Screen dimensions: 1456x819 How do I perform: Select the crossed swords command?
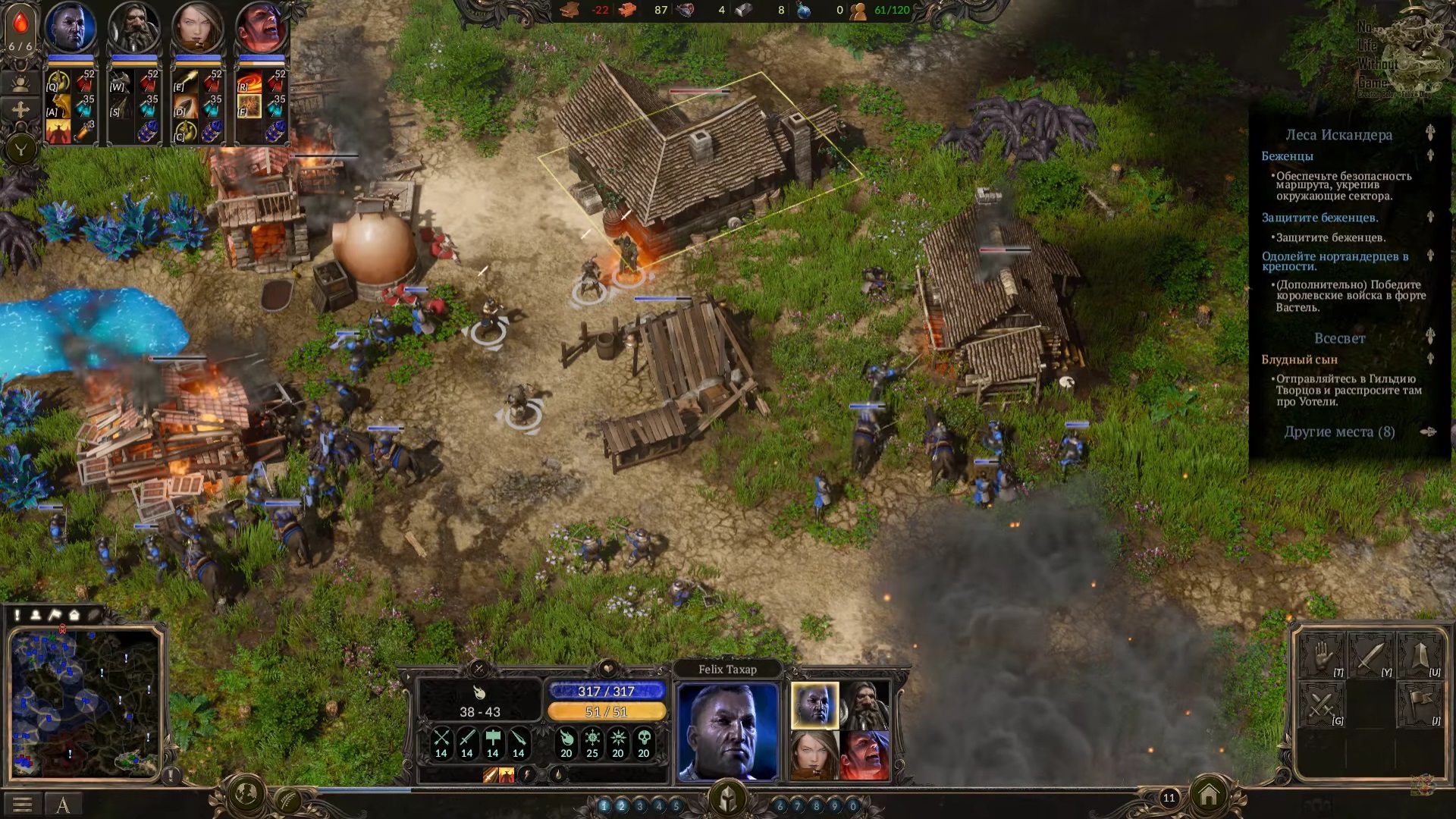pyautogui.click(x=1322, y=704)
